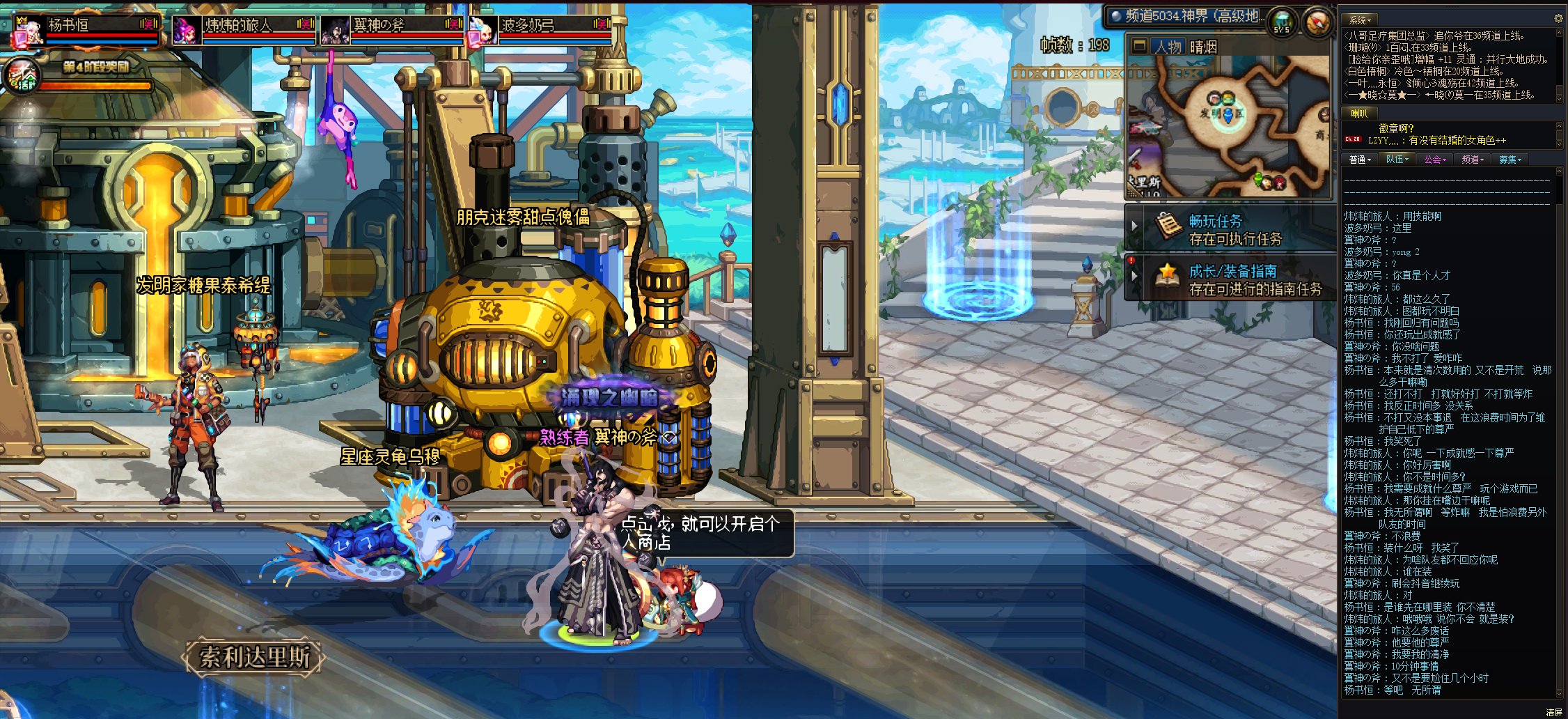The width and height of the screenshot is (1568, 719).
Task: Switch chat to the 募集 recruitment tab
Action: click(x=1510, y=160)
